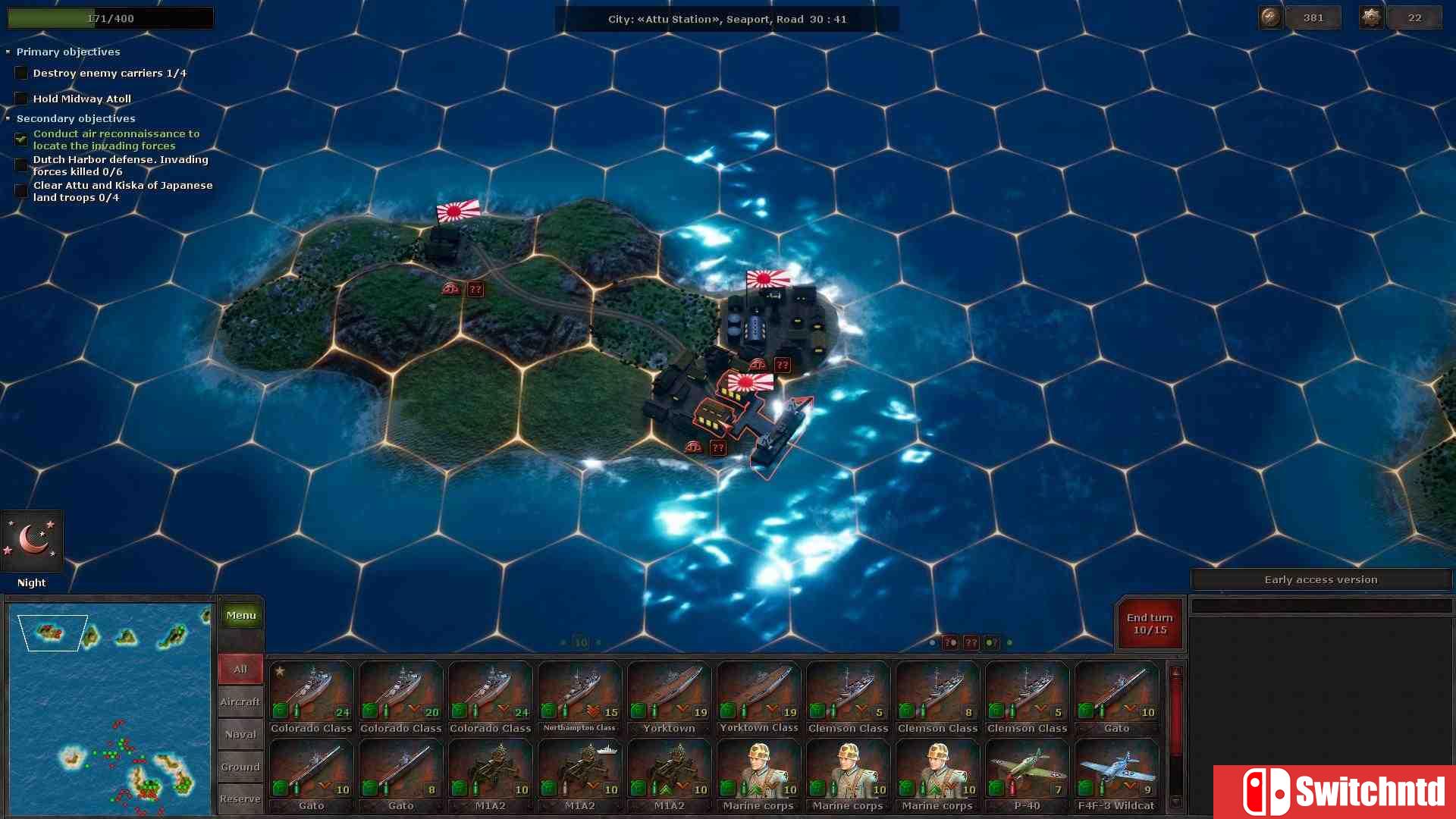Click the gold resource icon showing 381
Screen dimensions: 1456x819
(1270, 17)
